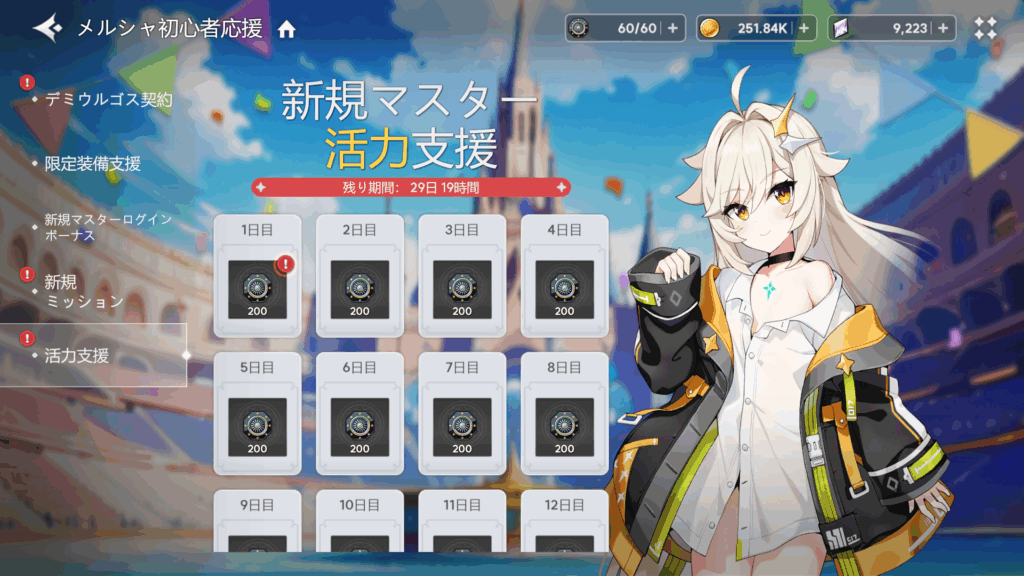Add more stamina with the plus button

[671, 28]
